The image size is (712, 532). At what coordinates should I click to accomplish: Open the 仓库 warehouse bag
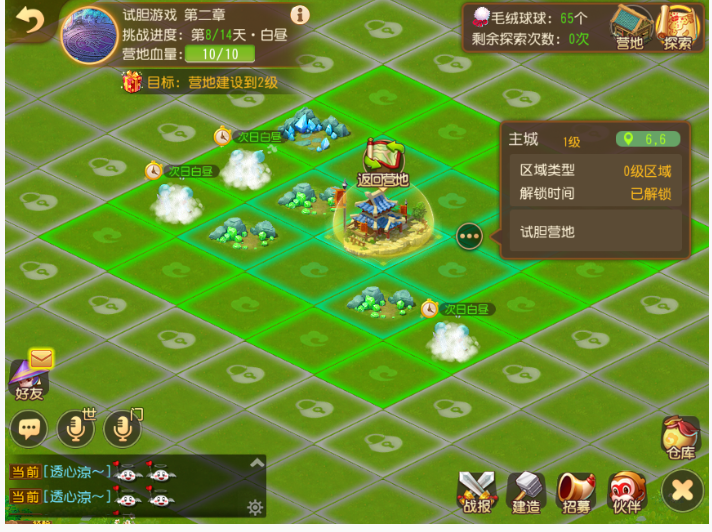tap(680, 438)
